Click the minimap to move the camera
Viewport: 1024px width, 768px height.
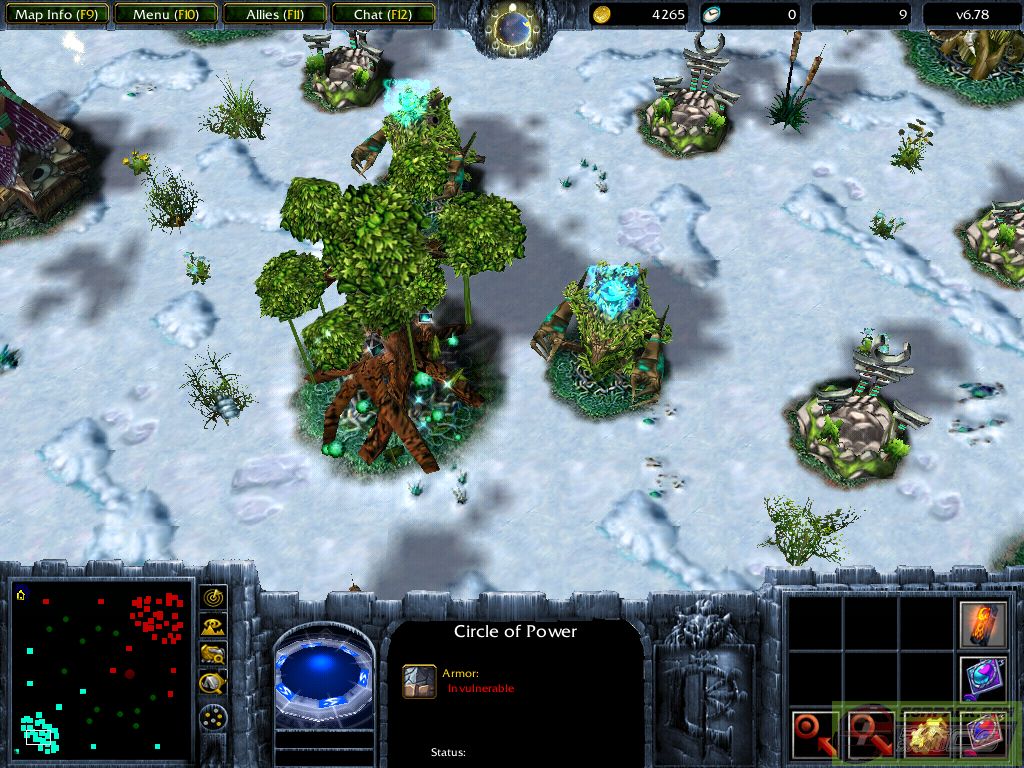(101, 670)
